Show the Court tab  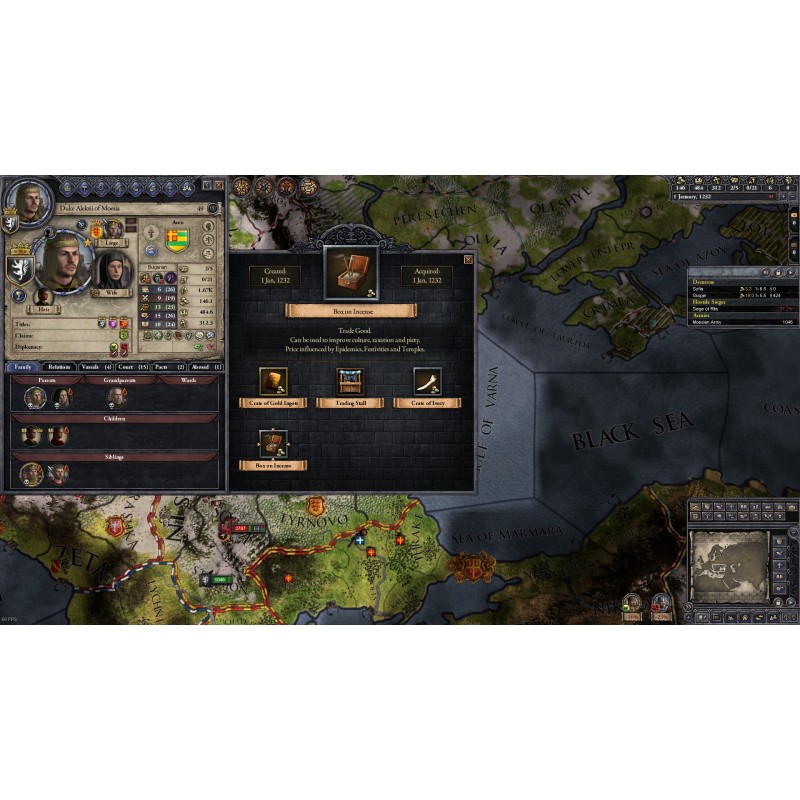pyautogui.click(x=132, y=367)
